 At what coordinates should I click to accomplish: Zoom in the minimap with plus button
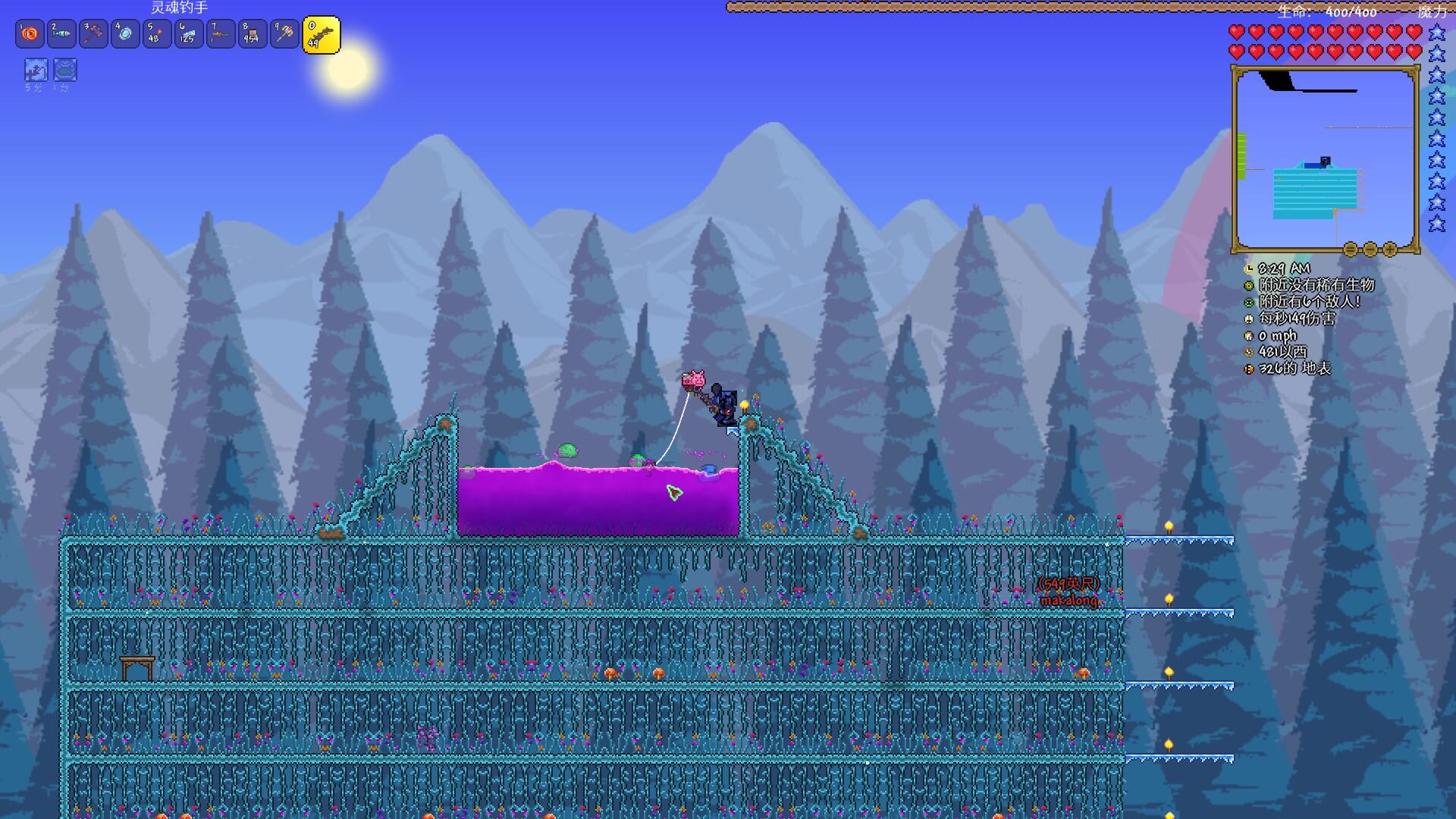tap(1390, 249)
